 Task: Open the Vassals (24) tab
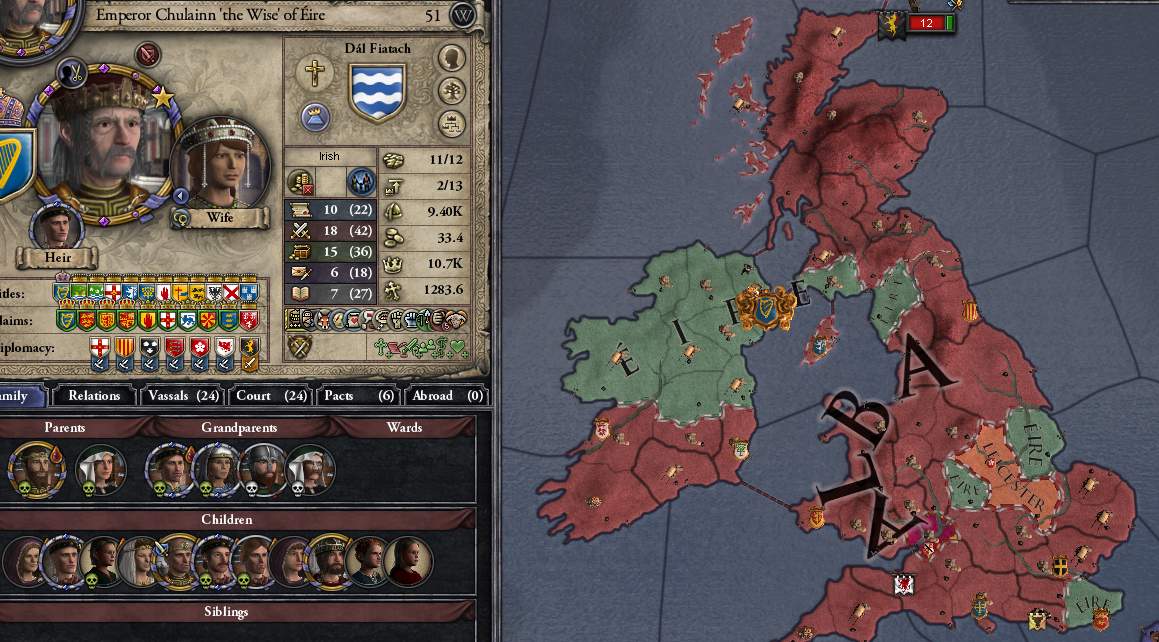[x=181, y=396]
